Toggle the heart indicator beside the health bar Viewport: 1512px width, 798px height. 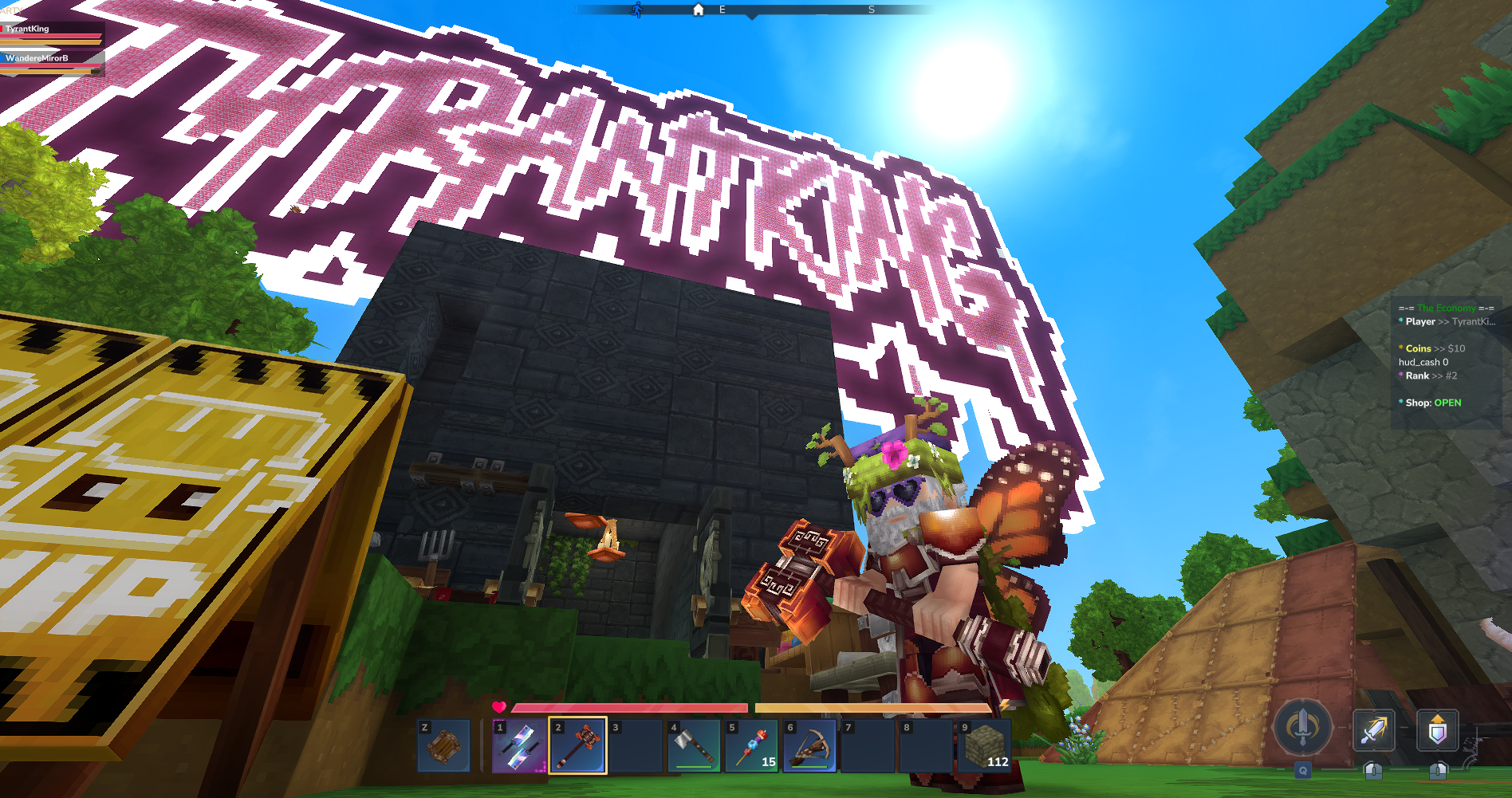pyautogui.click(x=500, y=706)
